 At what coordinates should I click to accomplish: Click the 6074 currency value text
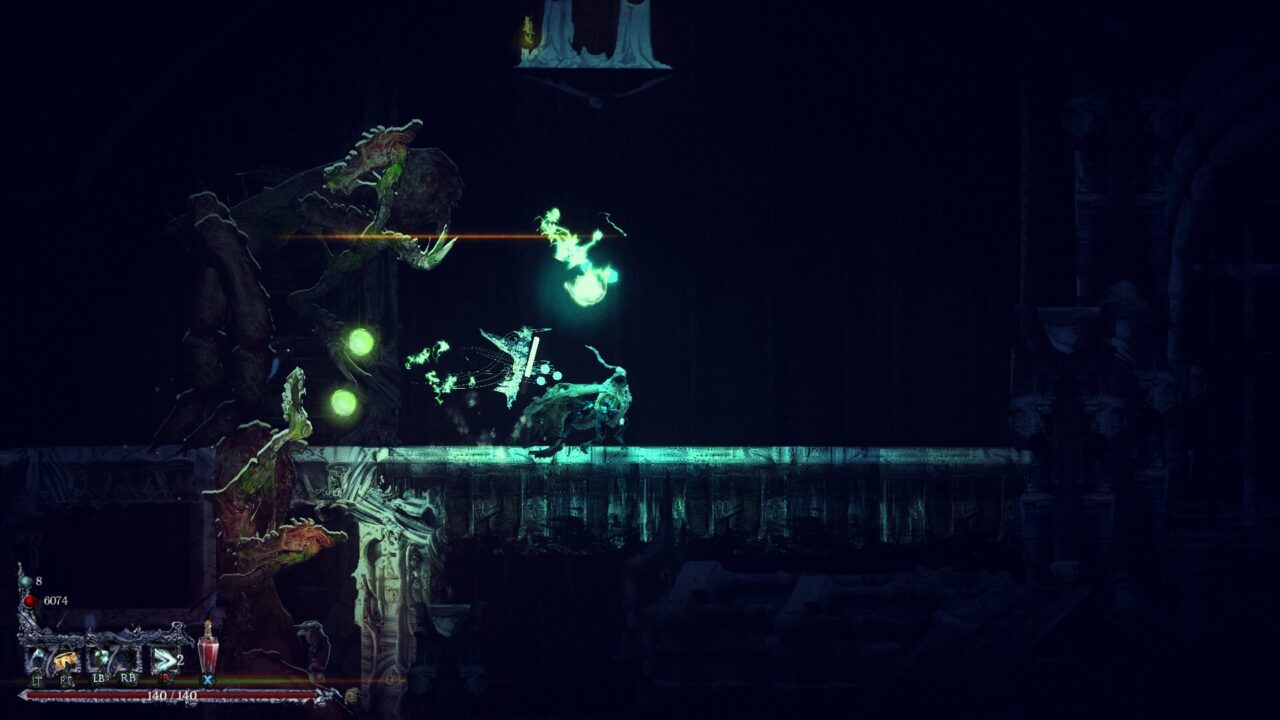tap(56, 601)
